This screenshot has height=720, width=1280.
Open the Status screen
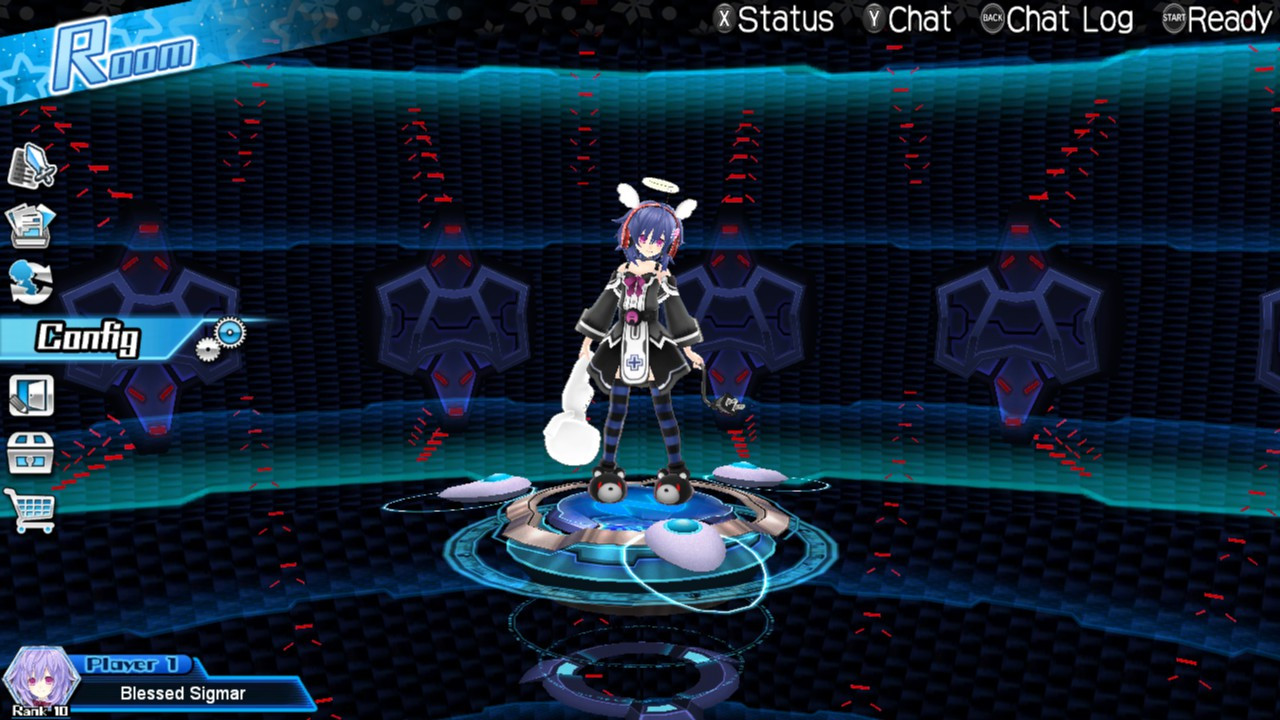click(785, 19)
